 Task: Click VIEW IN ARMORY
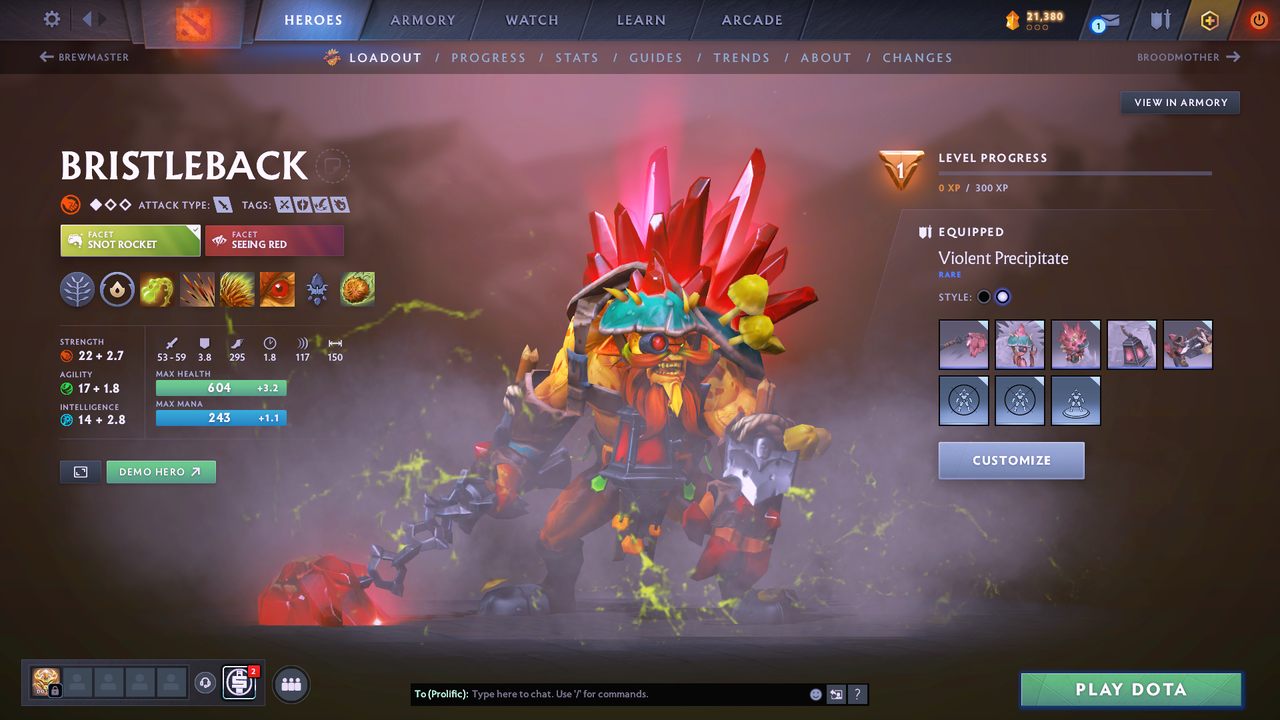[x=1179, y=102]
